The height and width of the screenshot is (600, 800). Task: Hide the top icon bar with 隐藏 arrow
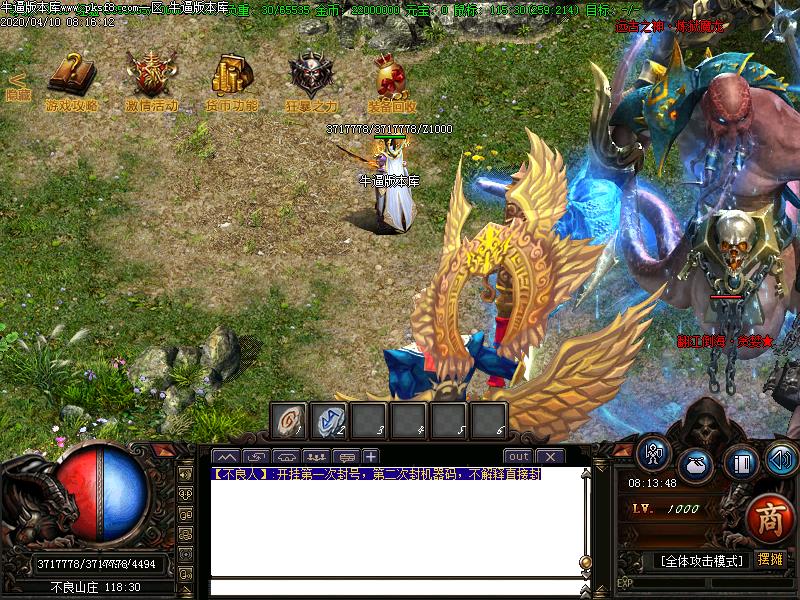coord(17,86)
